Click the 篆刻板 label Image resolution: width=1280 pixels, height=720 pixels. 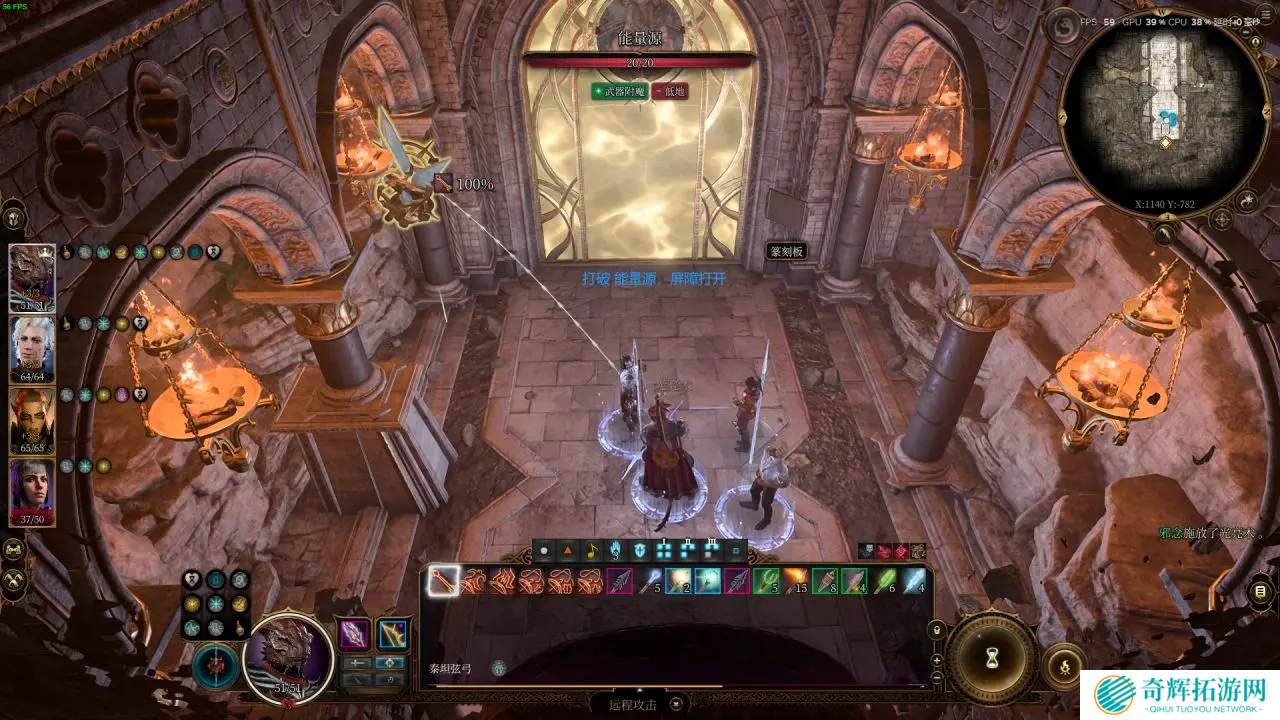coord(787,252)
